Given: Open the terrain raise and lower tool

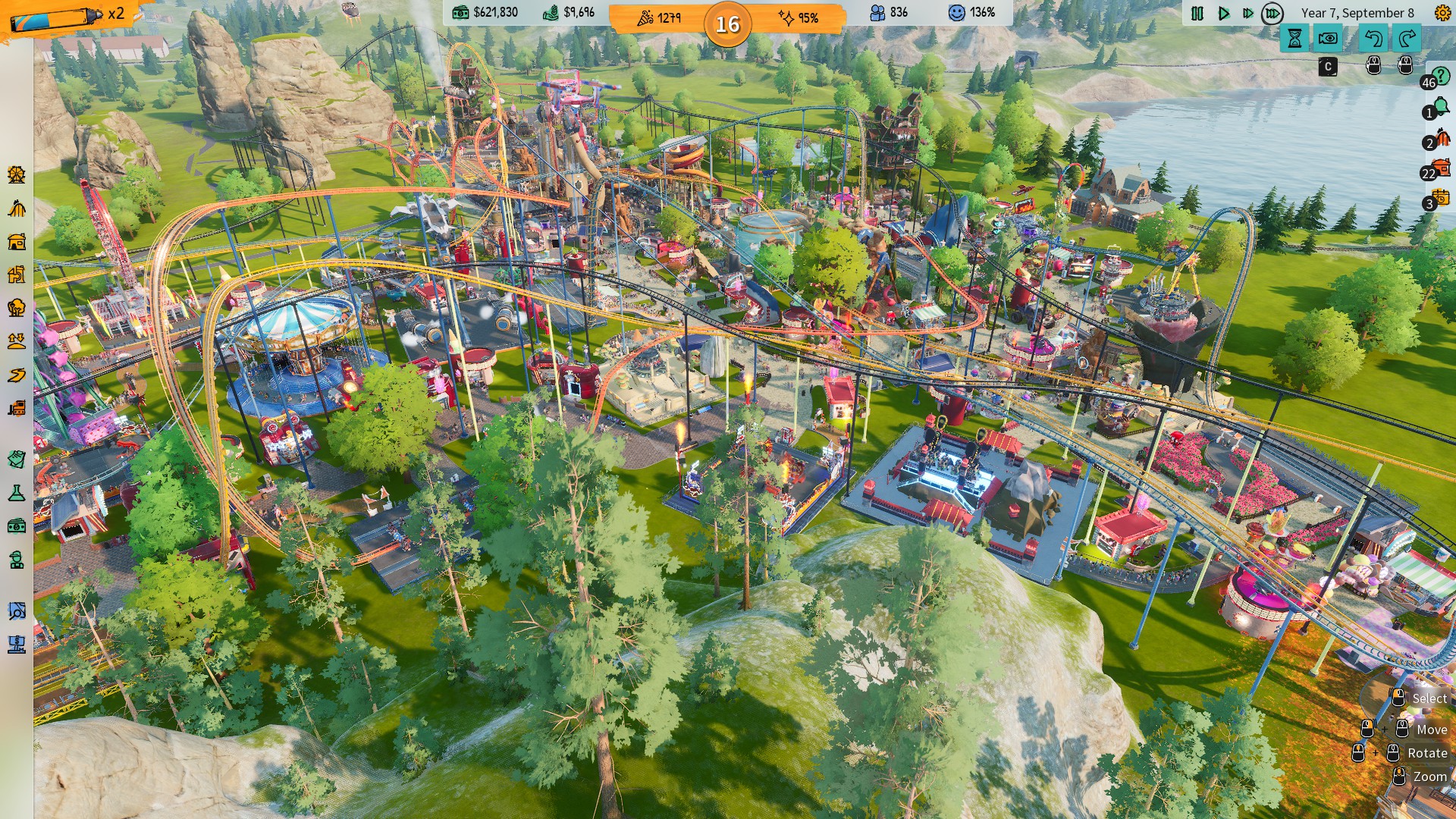Looking at the screenshot, I should [x=17, y=341].
